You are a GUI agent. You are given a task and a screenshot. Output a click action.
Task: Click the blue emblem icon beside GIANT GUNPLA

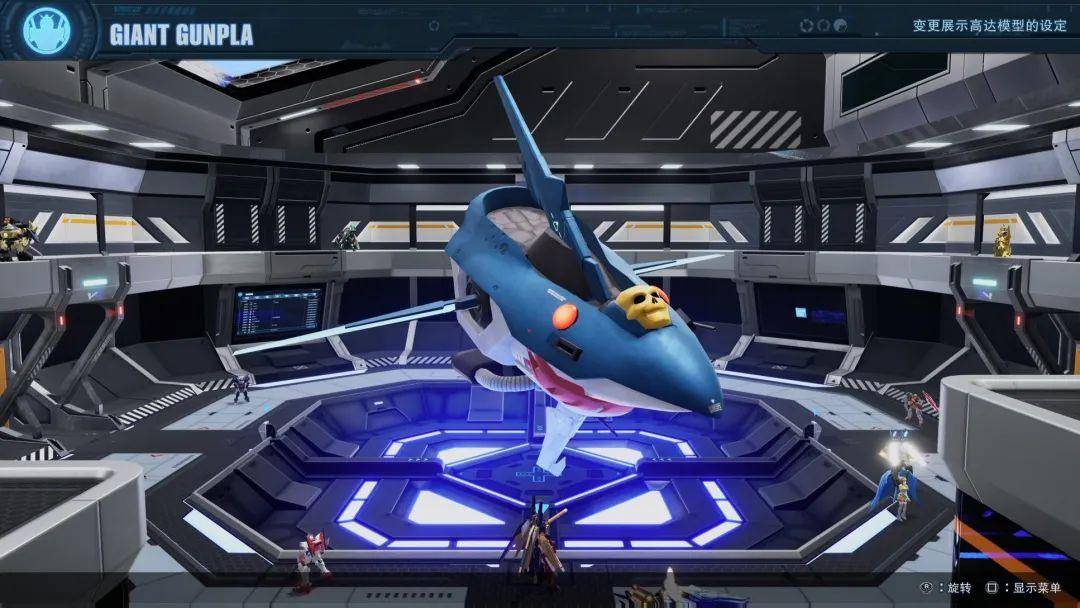coord(46,30)
